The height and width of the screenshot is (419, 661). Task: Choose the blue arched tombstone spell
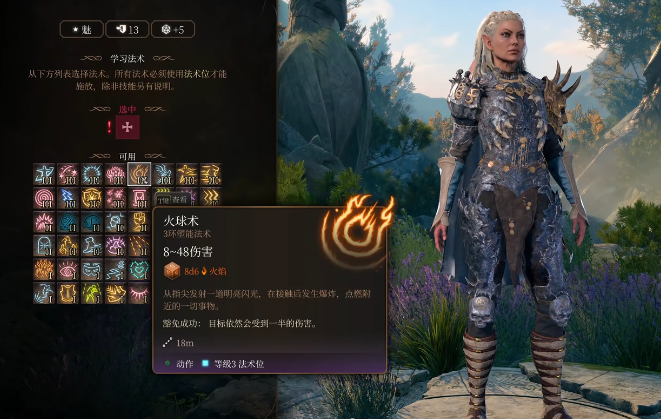coord(44,245)
